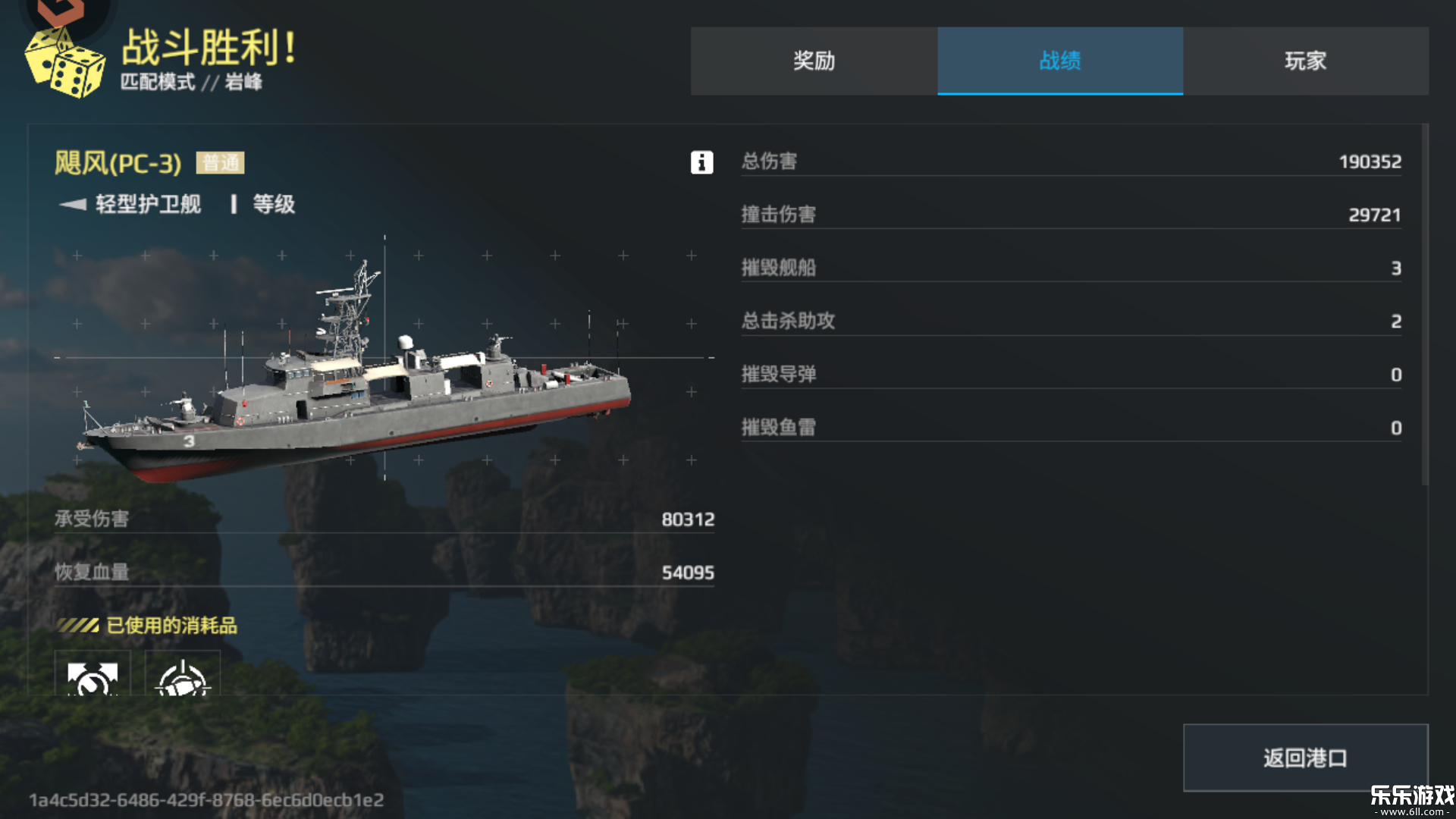Select the crosshair consumable icon

tap(183, 675)
